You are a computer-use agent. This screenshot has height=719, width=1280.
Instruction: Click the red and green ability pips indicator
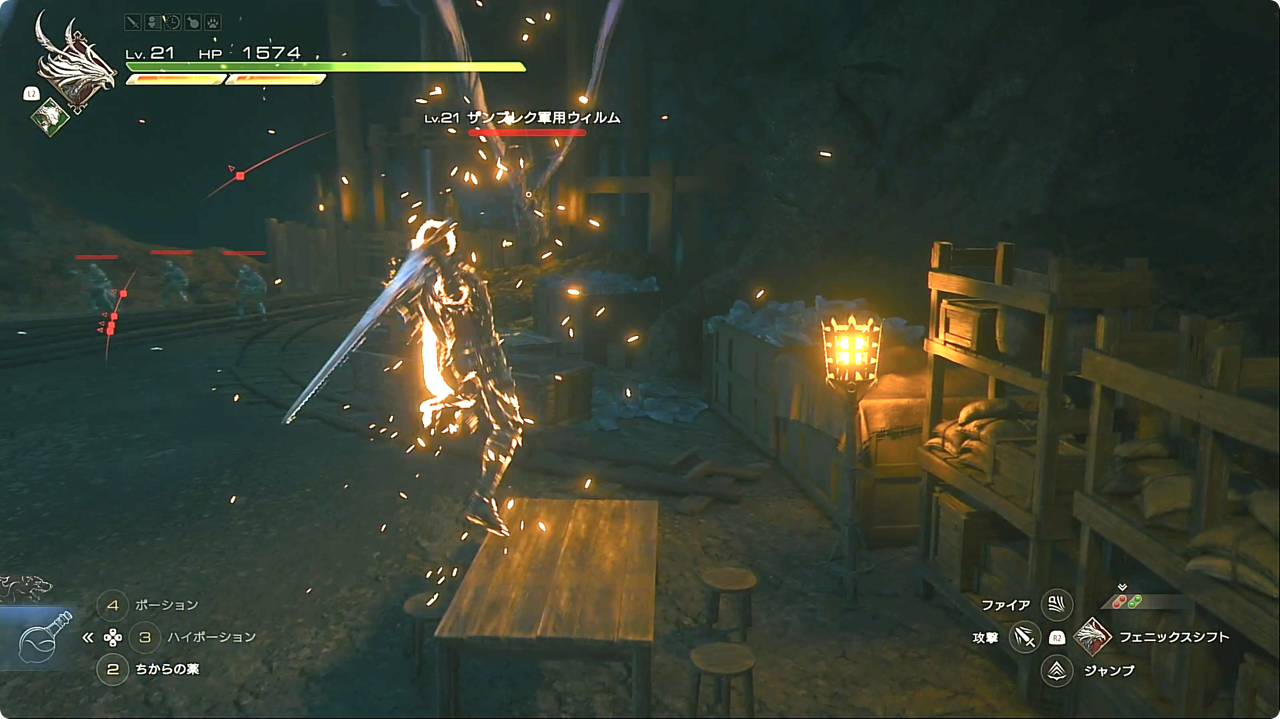coord(1127,602)
